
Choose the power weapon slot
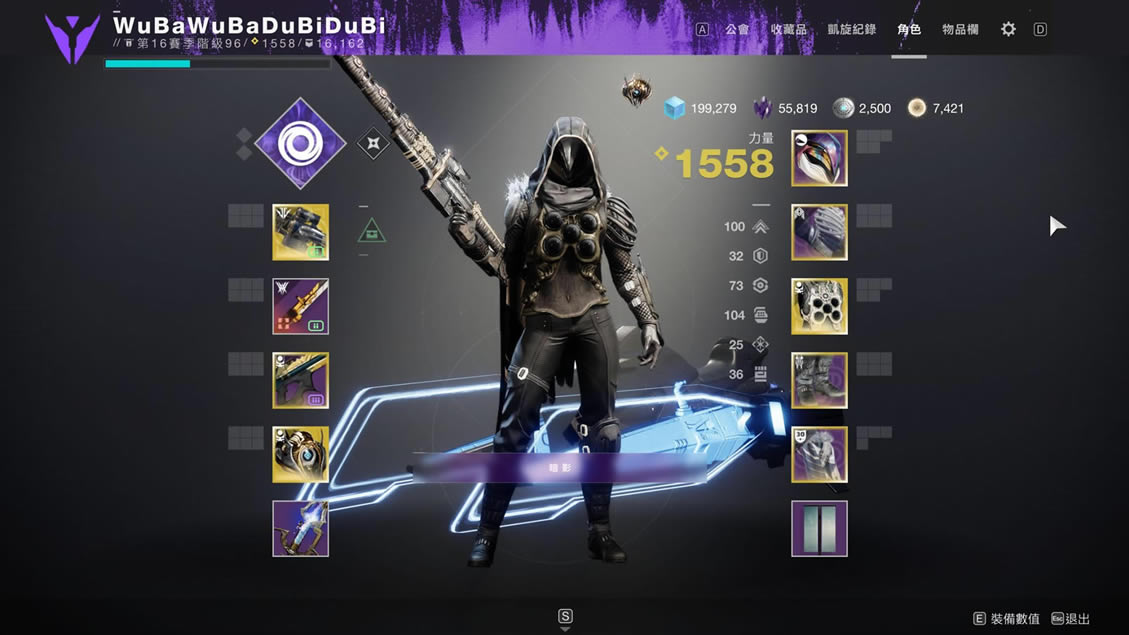300,380
